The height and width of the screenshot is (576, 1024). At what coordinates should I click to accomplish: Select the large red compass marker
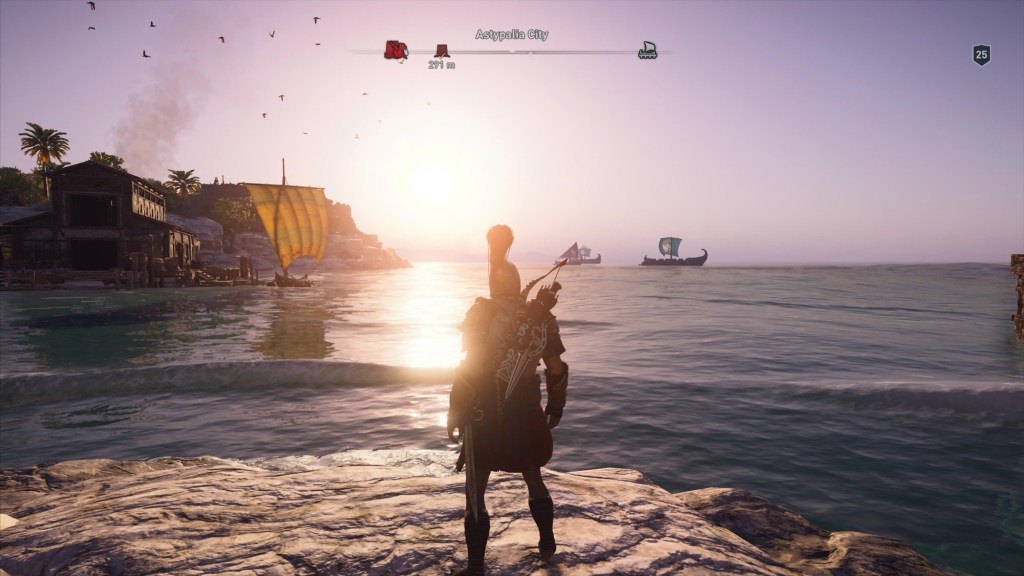click(x=396, y=50)
